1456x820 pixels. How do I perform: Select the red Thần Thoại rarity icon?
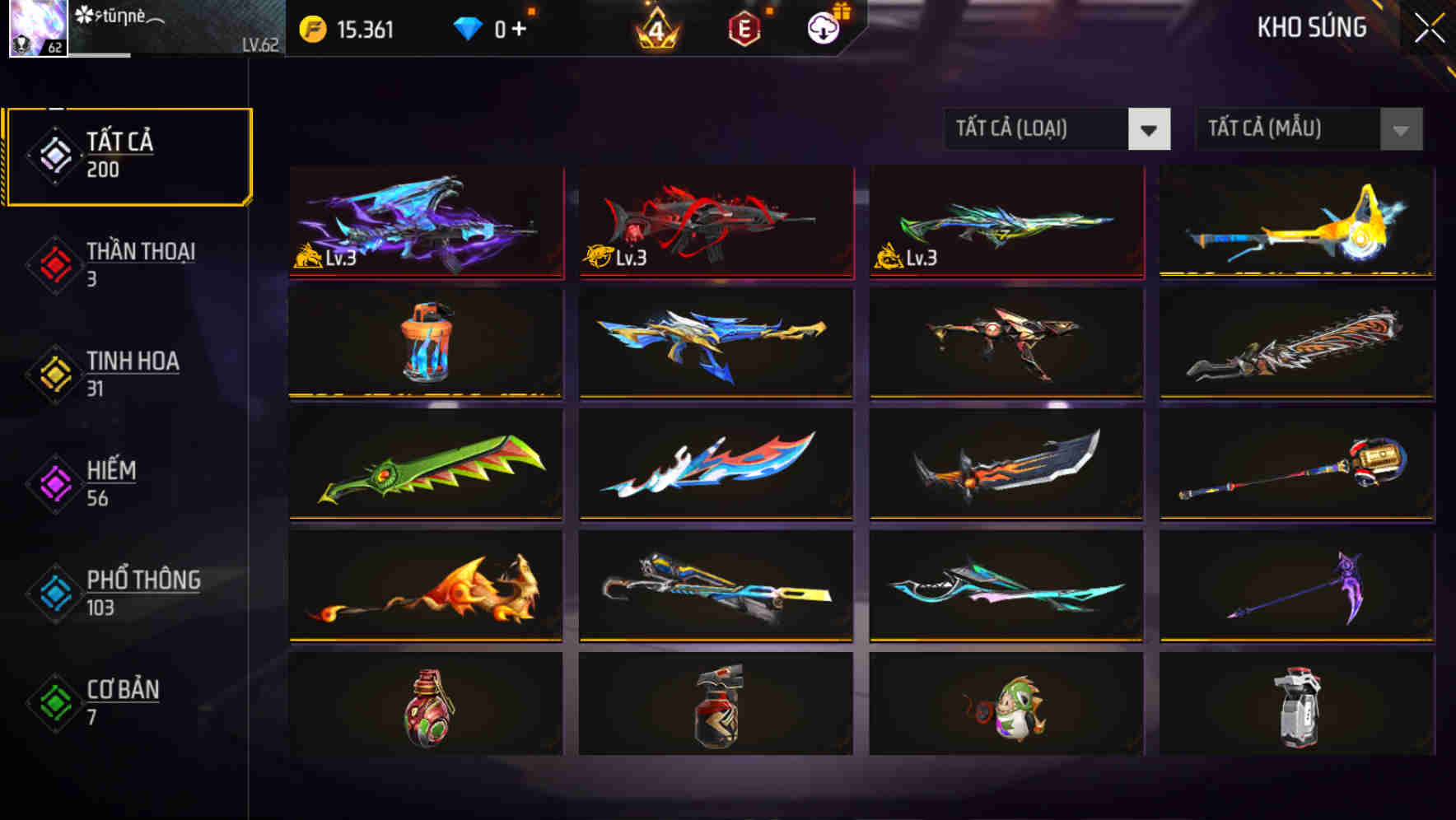point(54,263)
